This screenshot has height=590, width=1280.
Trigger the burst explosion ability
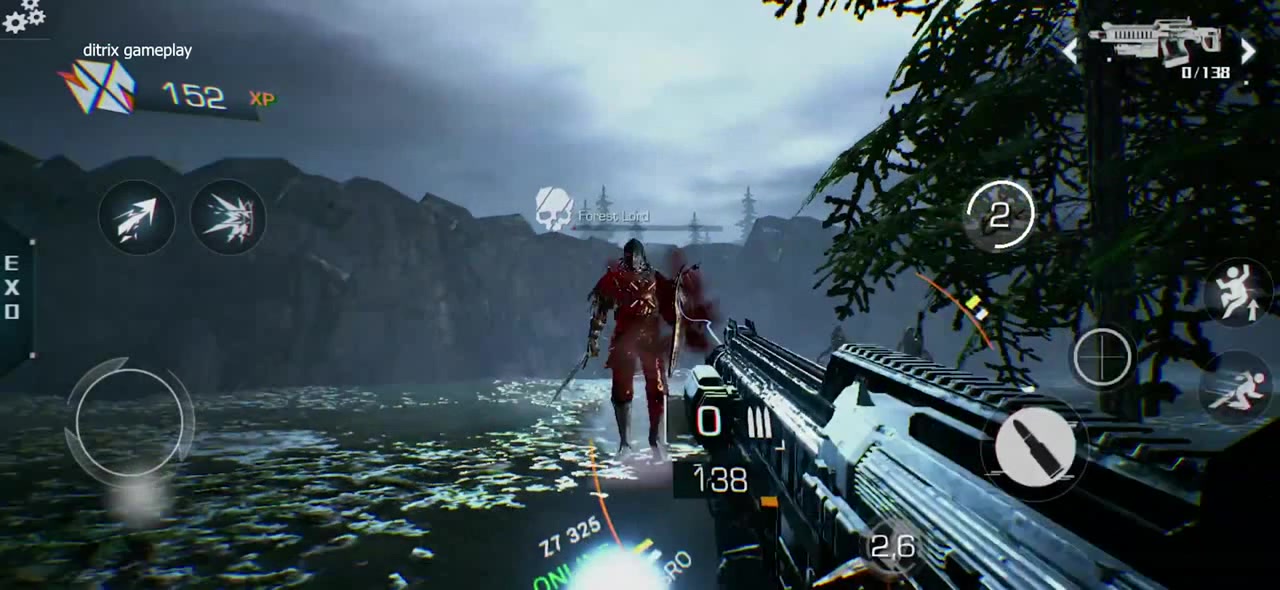click(228, 218)
